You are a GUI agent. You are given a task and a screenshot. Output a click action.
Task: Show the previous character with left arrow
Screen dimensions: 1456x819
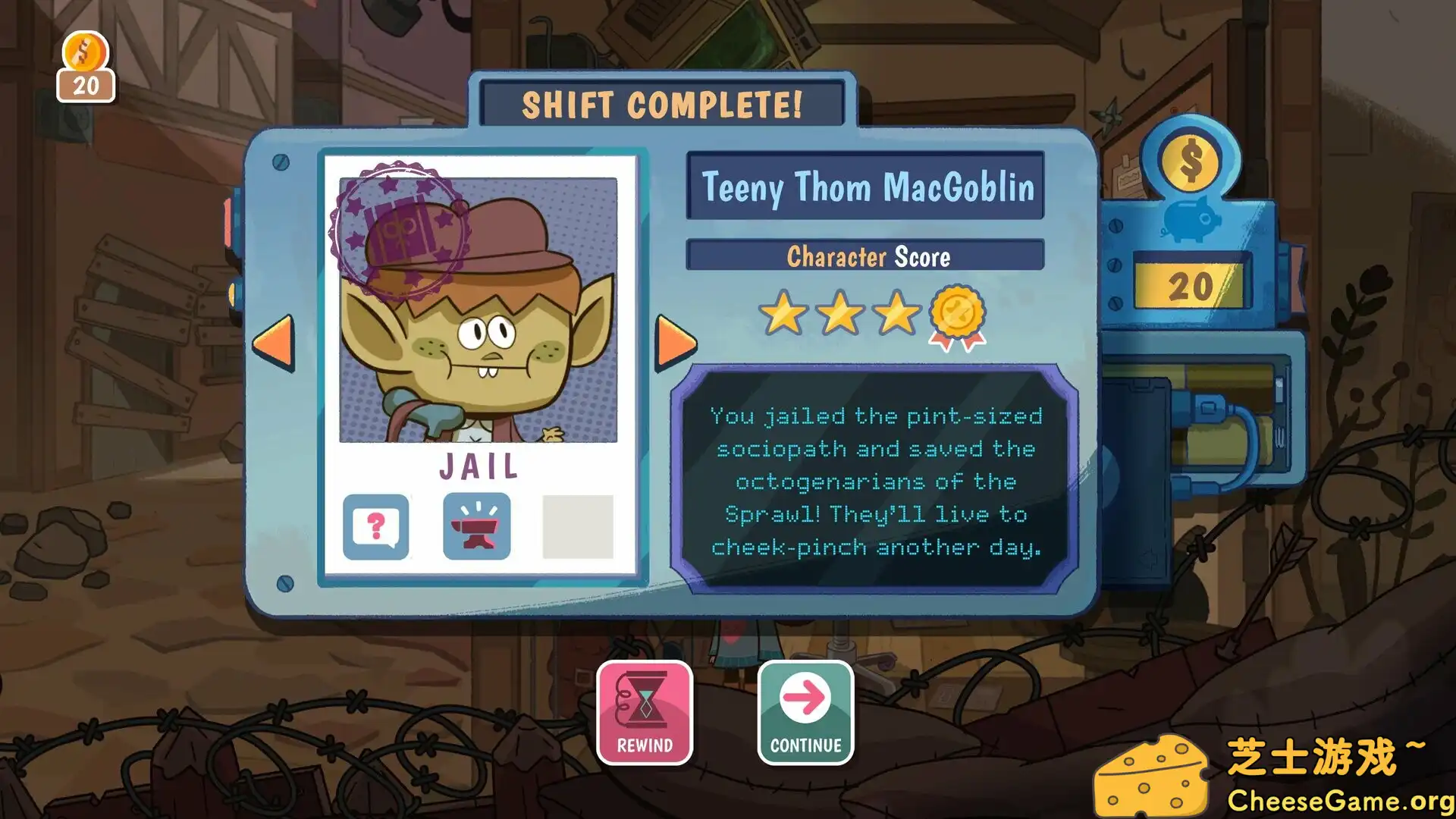[273, 343]
